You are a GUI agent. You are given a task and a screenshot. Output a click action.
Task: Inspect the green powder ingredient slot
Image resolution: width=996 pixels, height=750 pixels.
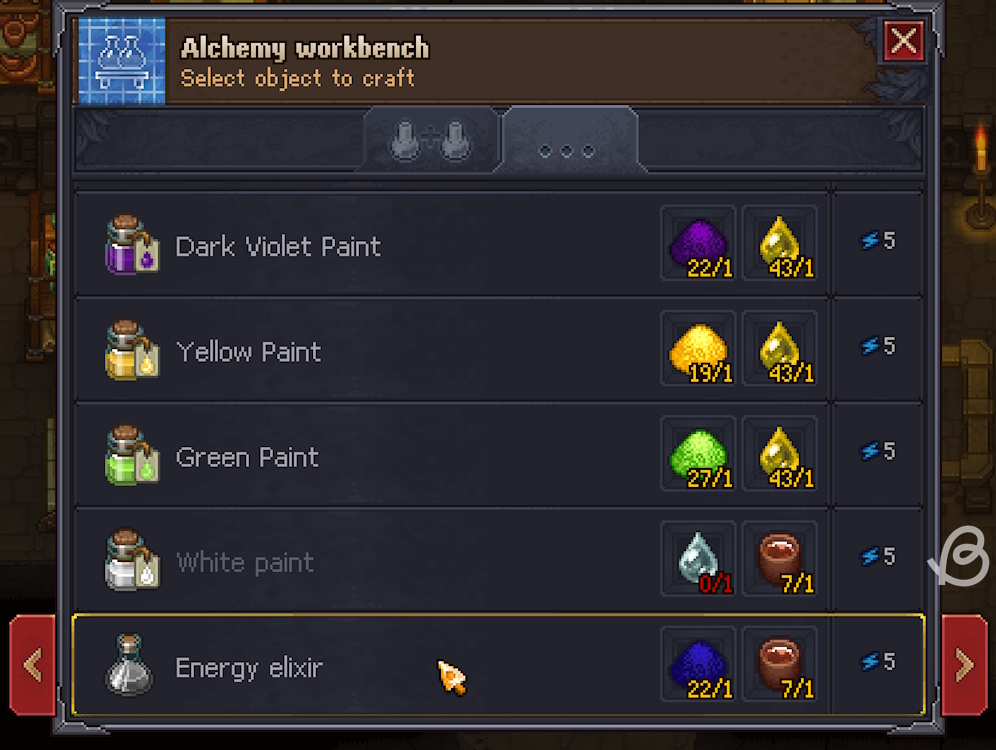tap(698, 453)
